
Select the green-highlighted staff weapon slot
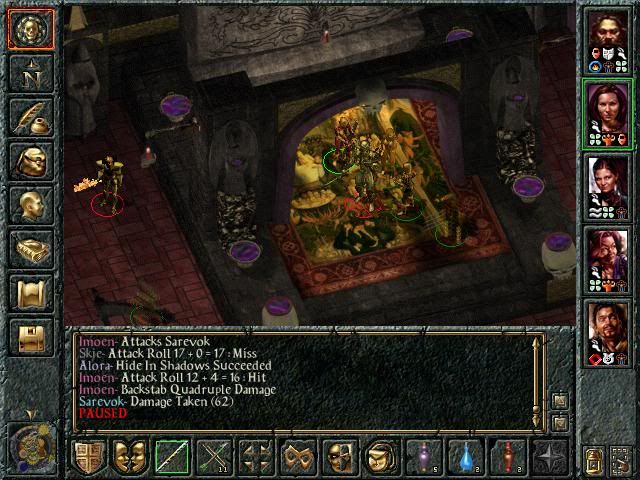point(172,457)
